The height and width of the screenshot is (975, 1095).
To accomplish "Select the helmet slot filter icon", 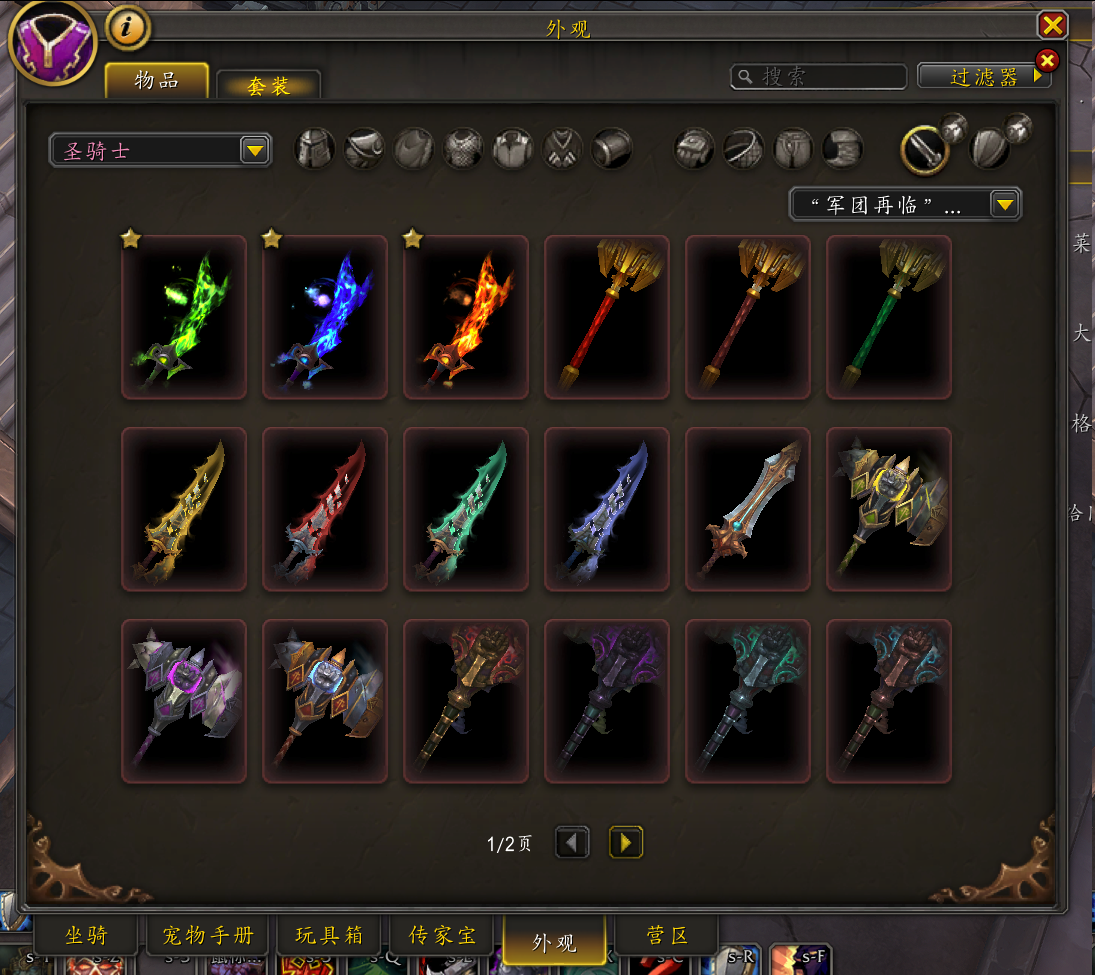I will coord(314,149).
